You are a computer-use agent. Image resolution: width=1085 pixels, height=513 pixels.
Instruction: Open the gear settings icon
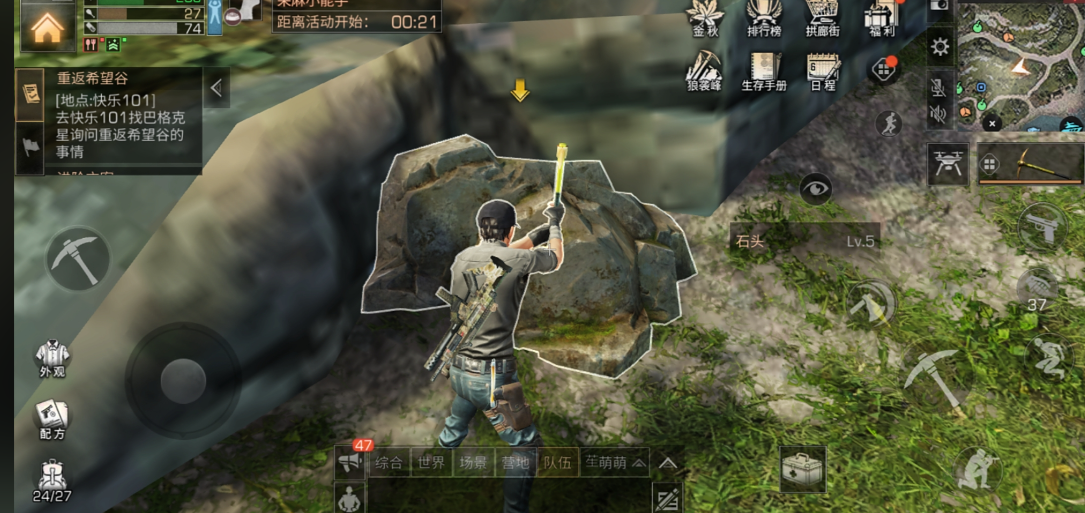click(940, 47)
